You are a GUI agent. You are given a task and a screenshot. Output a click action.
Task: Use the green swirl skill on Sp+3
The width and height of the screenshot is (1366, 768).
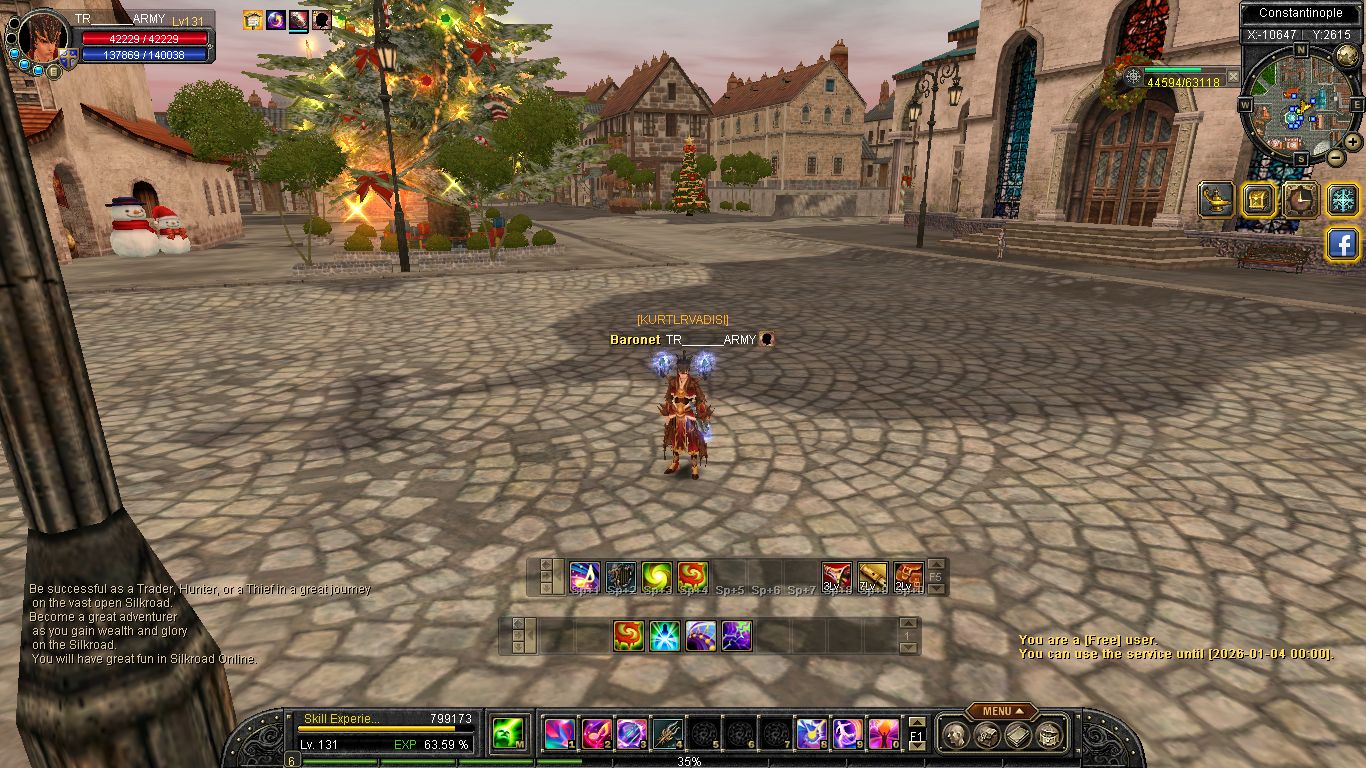657,577
